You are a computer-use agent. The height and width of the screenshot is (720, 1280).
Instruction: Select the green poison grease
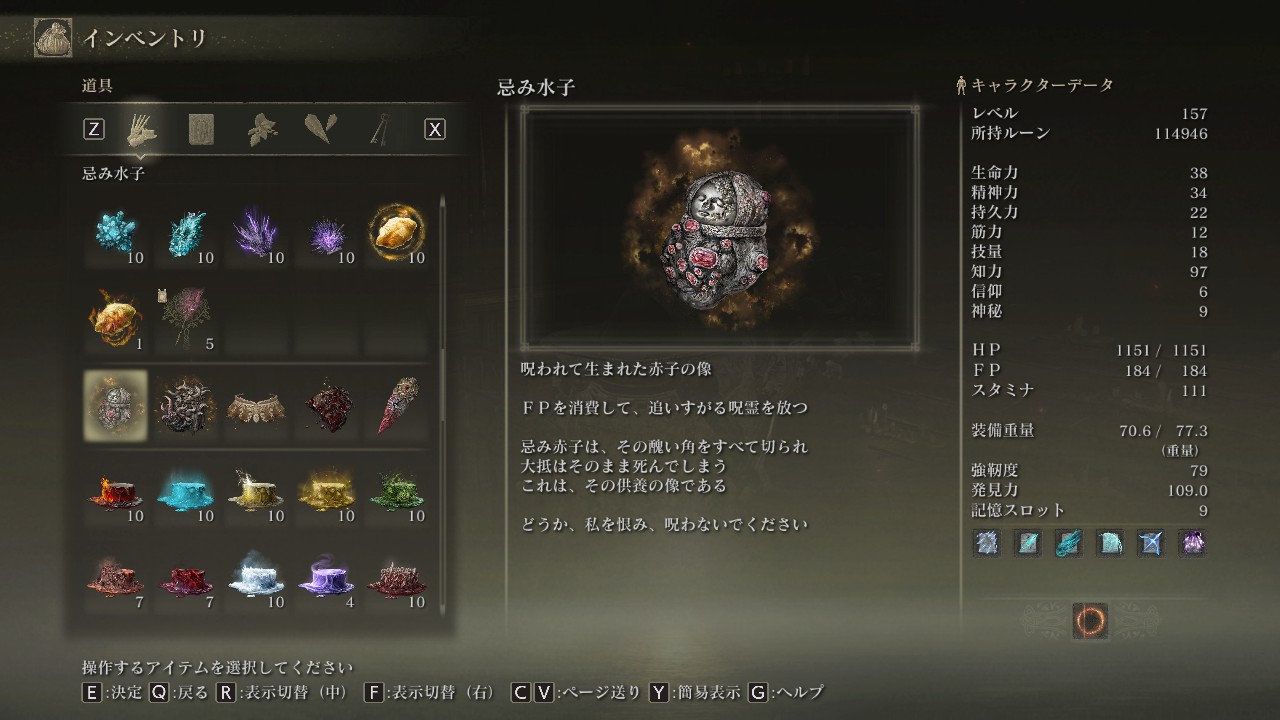coord(396,492)
